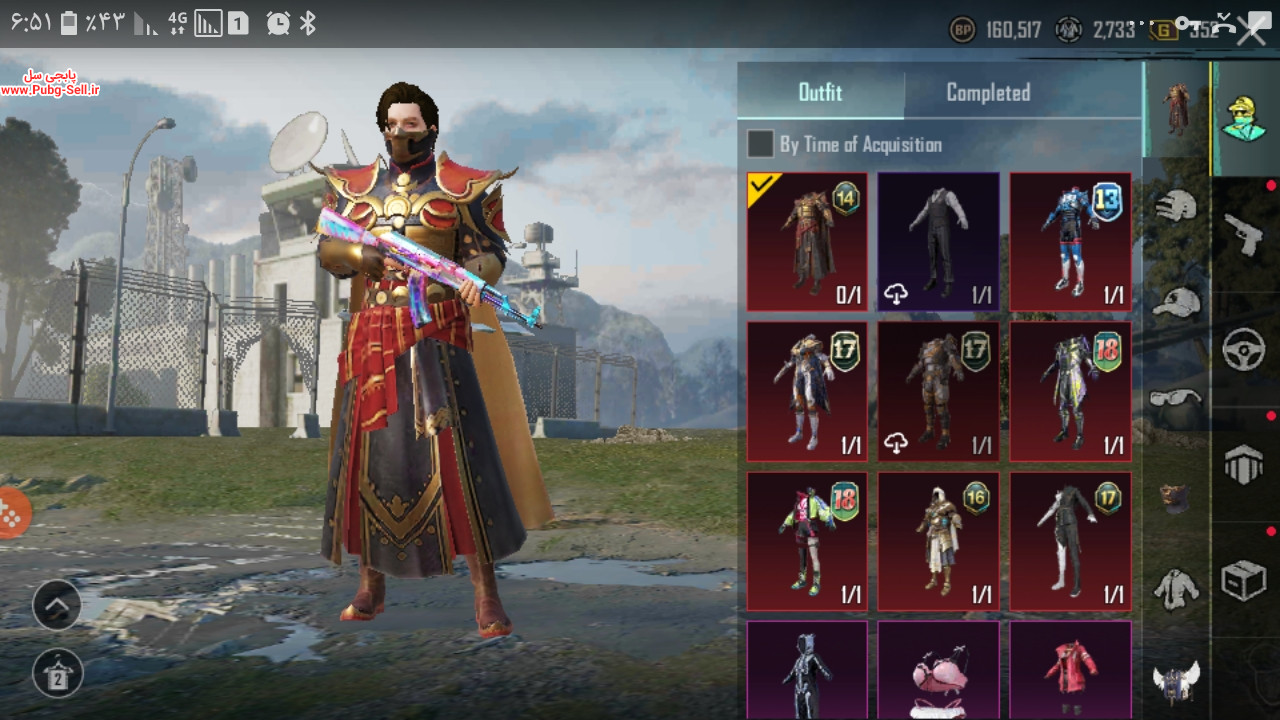Click the round up-arrow button
Image resolution: width=1280 pixels, height=720 pixels.
pyautogui.click(x=57, y=604)
